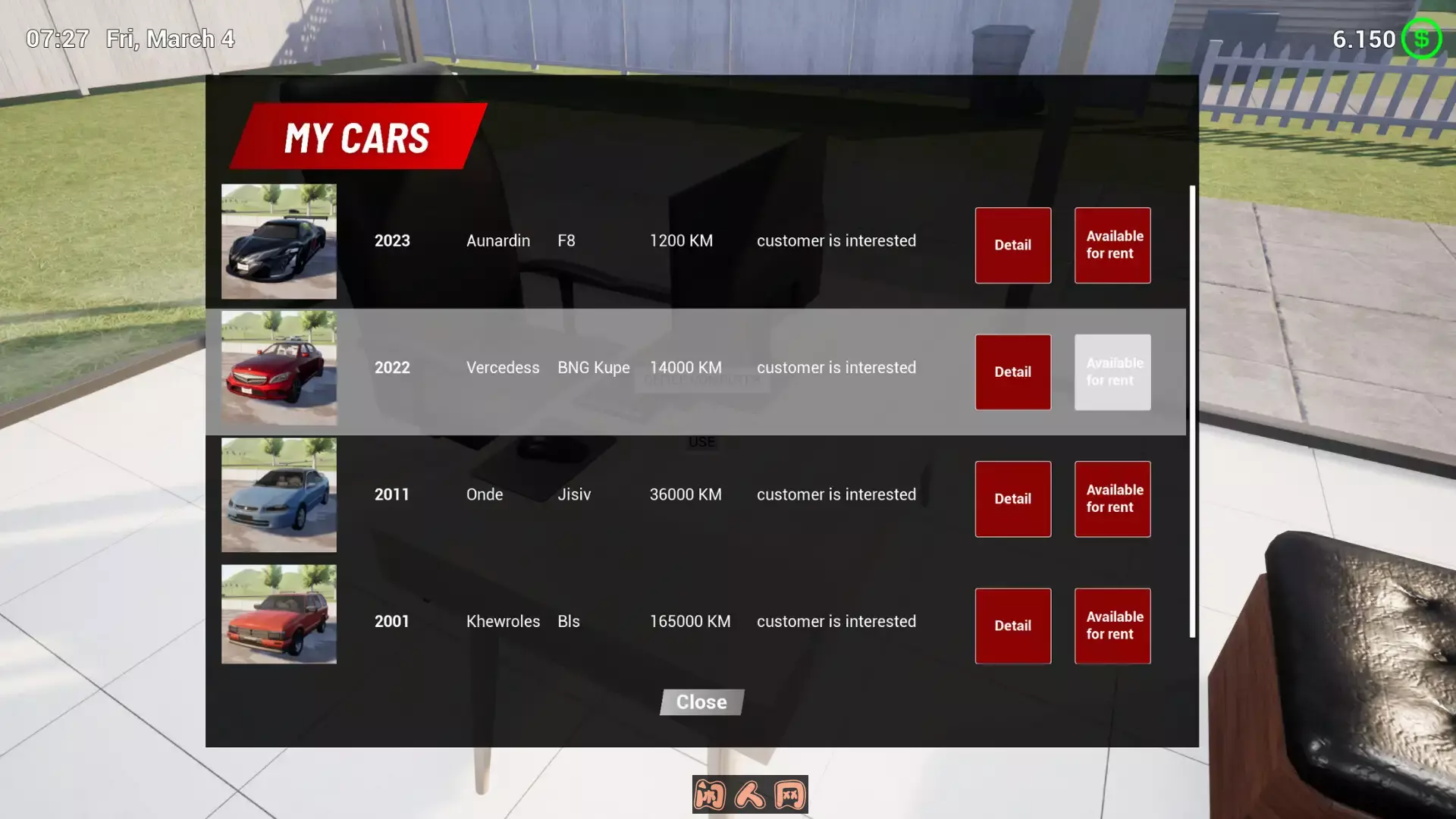Make the Vercedess BNG Kupe available for rent
The height and width of the screenshot is (819, 1456).
[x=1112, y=372]
